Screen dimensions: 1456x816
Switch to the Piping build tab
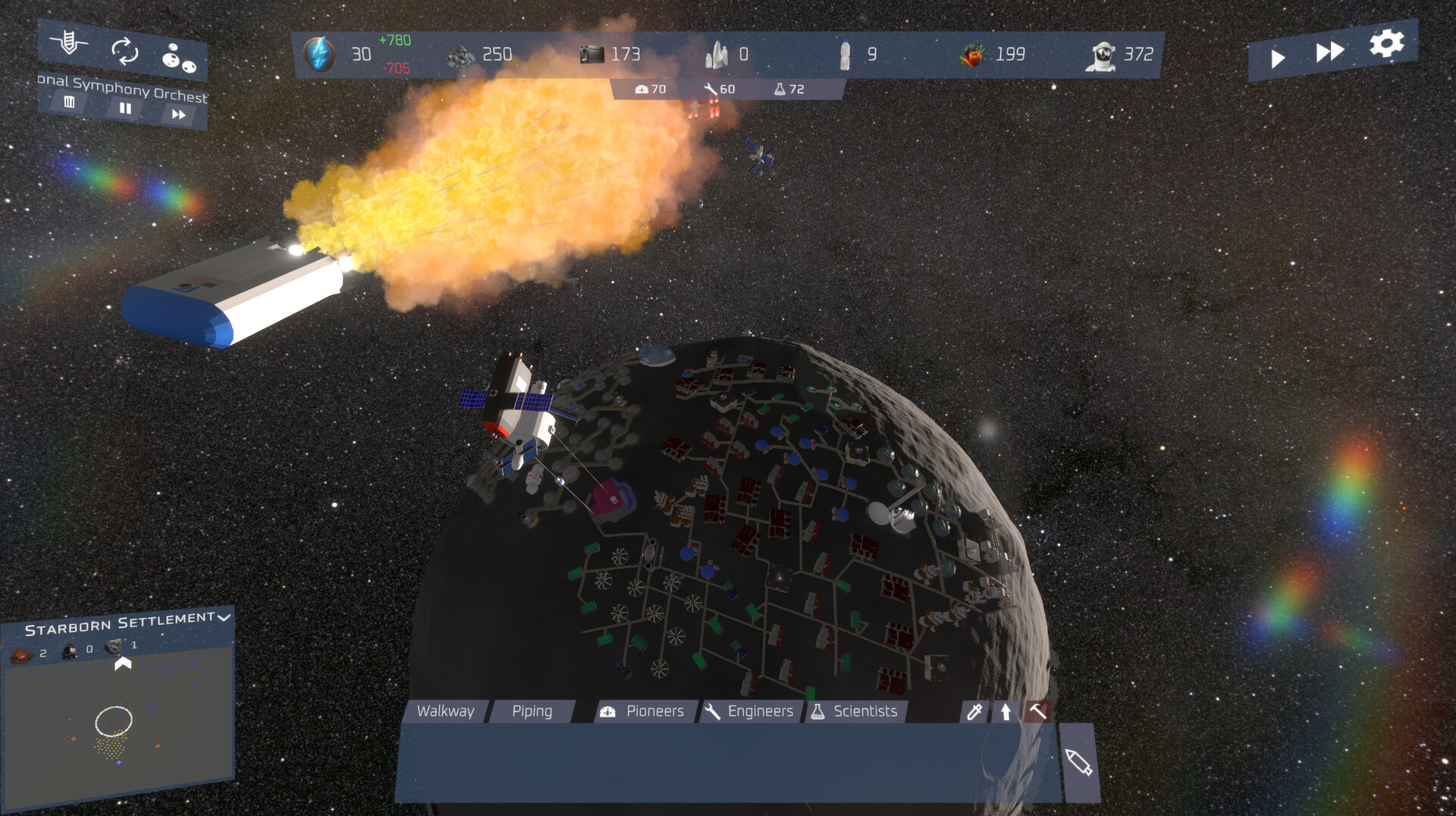[x=532, y=711]
